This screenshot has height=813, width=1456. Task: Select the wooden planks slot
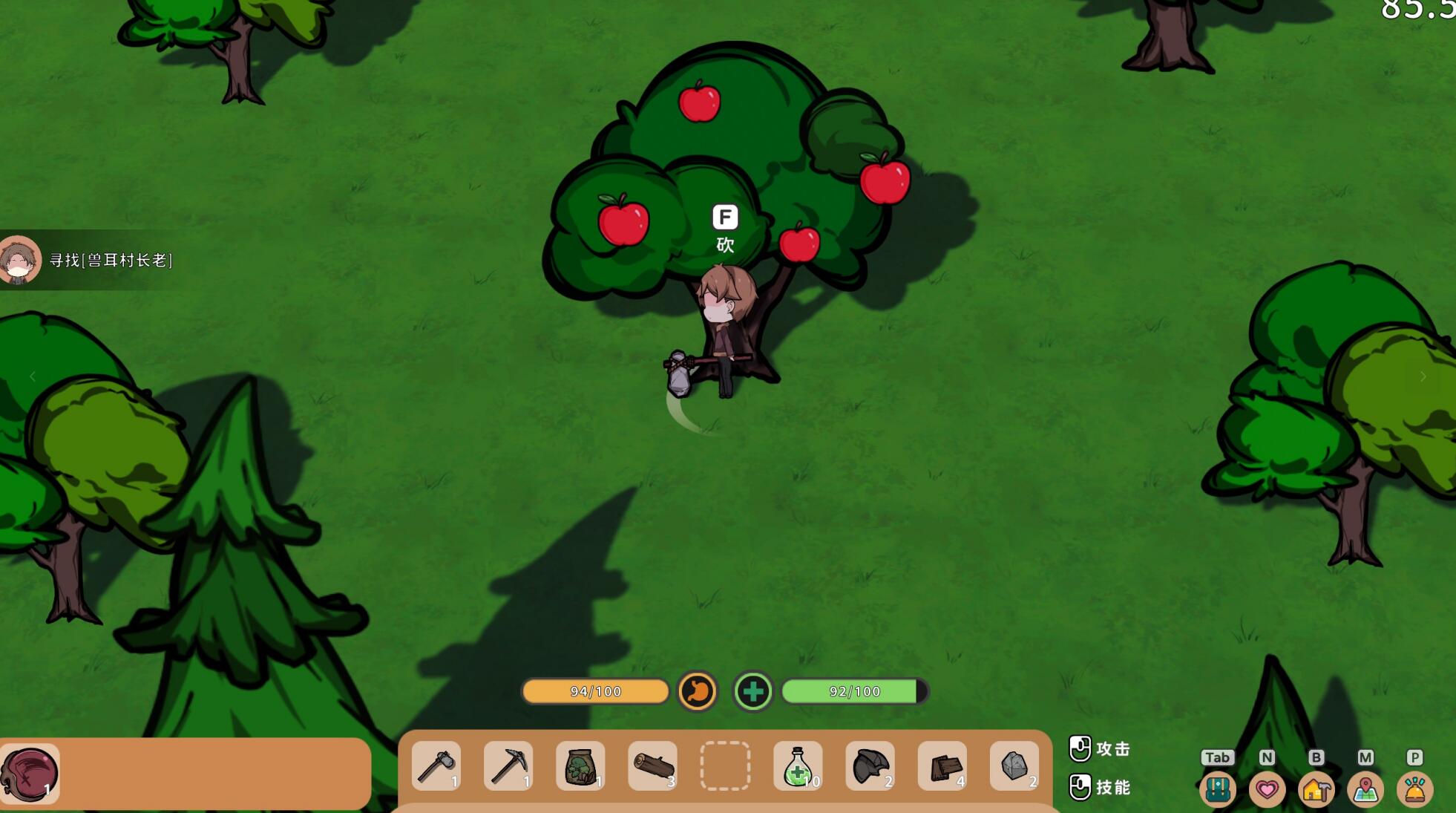pos(942,766)
